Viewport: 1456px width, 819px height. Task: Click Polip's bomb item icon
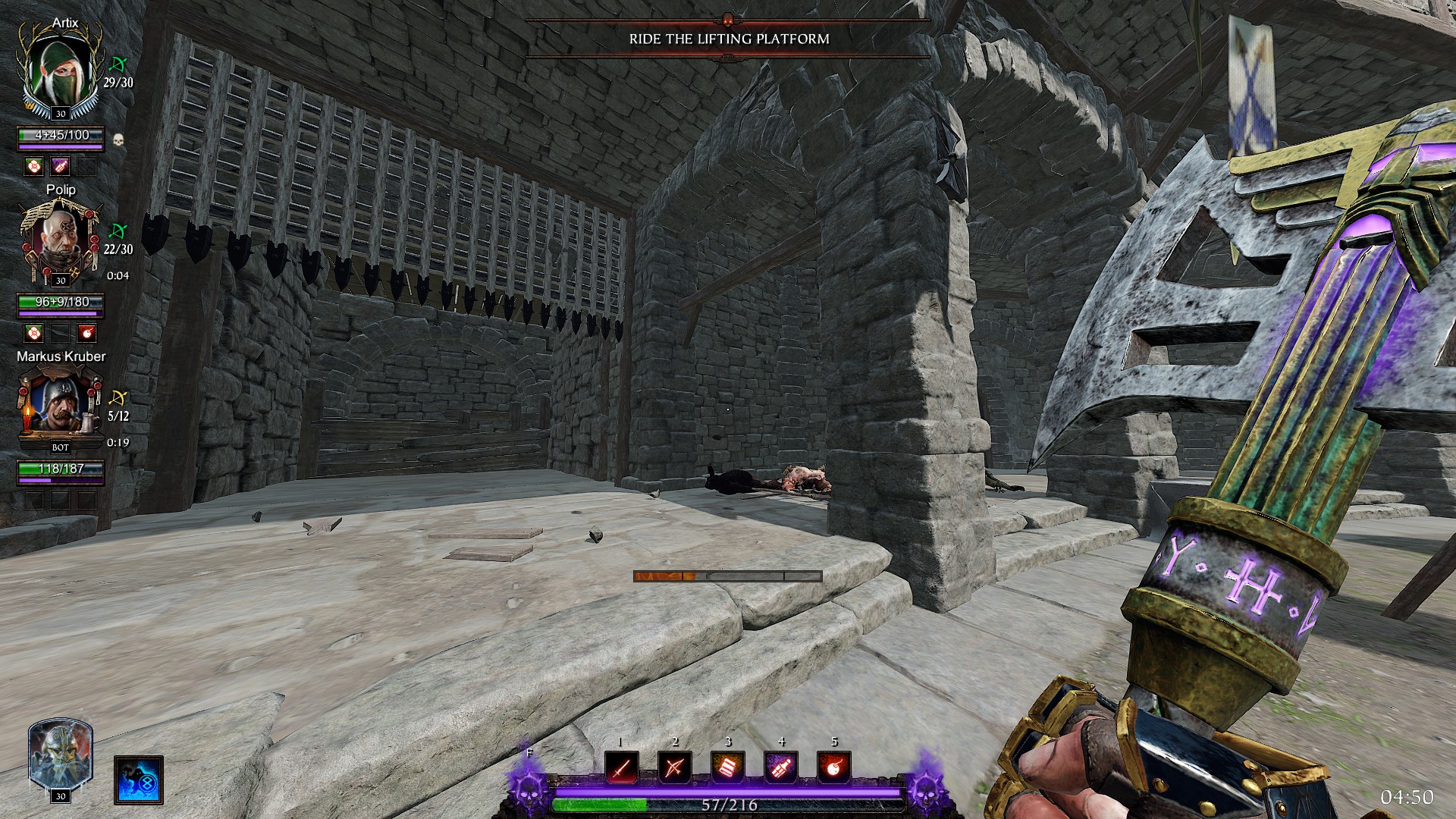coord(87,333)
